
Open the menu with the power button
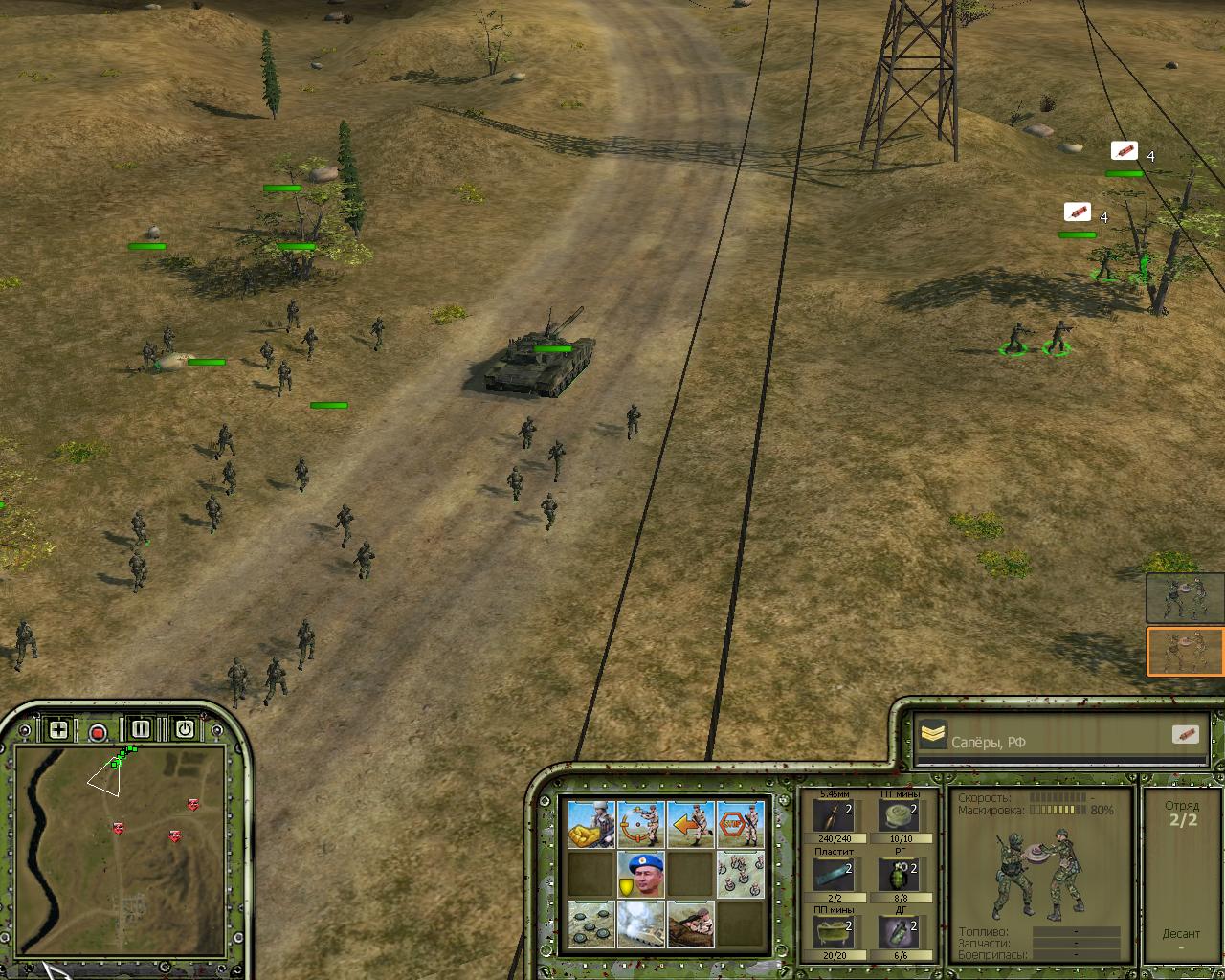[184, 729]
